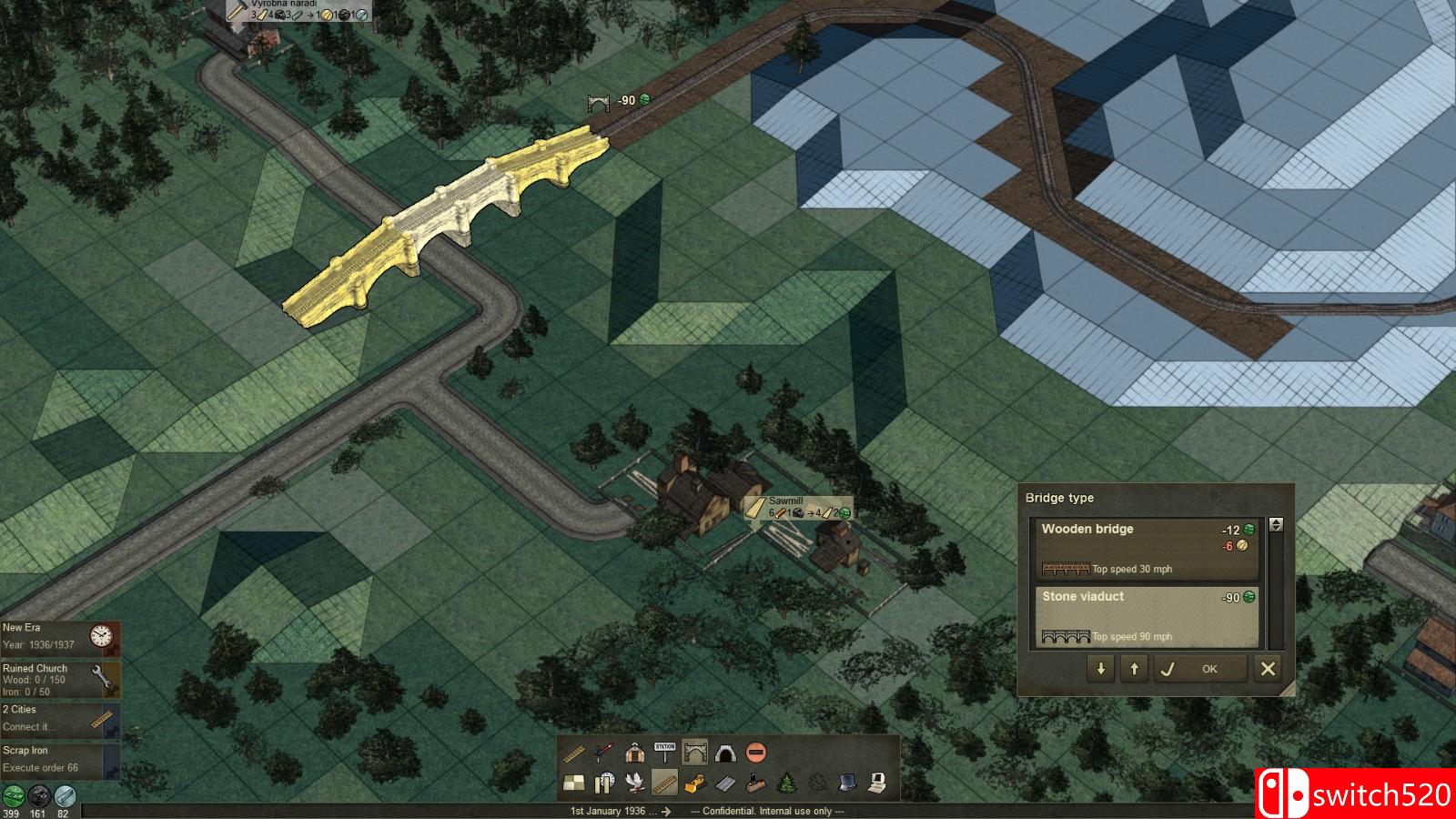Activate the yellow bulldozer tool
Screen dimensions: 1456x819
695,783
